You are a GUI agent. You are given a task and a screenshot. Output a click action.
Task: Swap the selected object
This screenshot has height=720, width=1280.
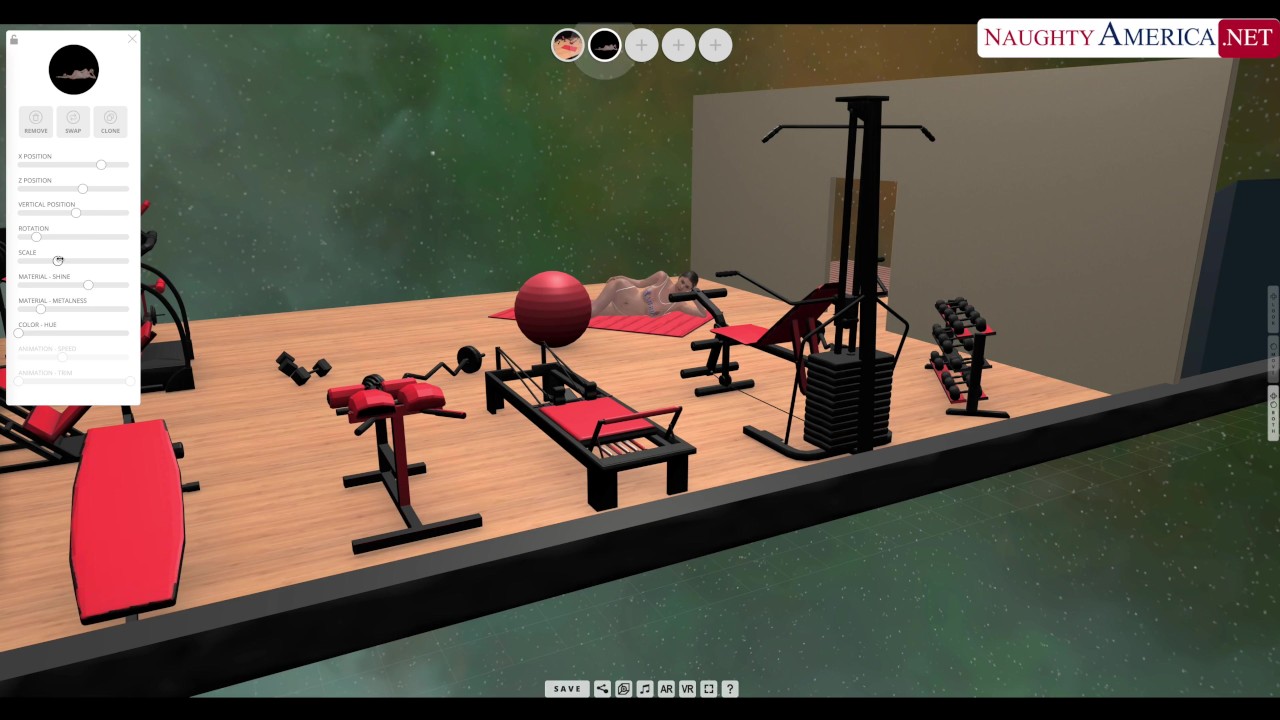(x=73, y=121)
